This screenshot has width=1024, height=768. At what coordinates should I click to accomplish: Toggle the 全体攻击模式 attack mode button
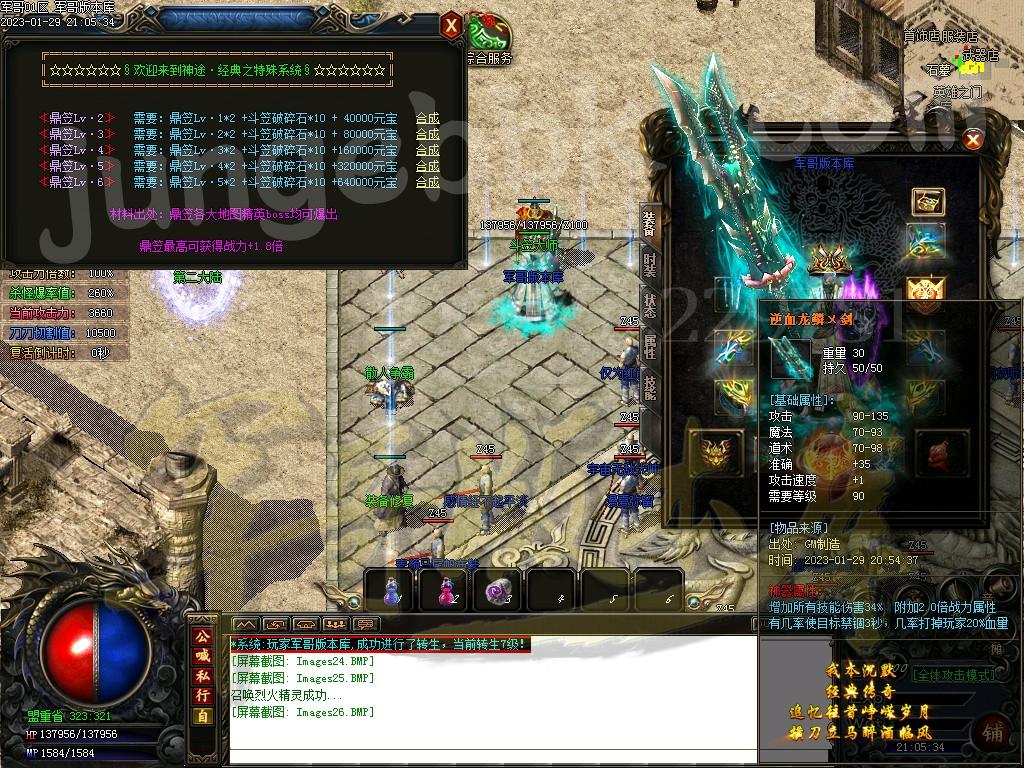[954, 675]
